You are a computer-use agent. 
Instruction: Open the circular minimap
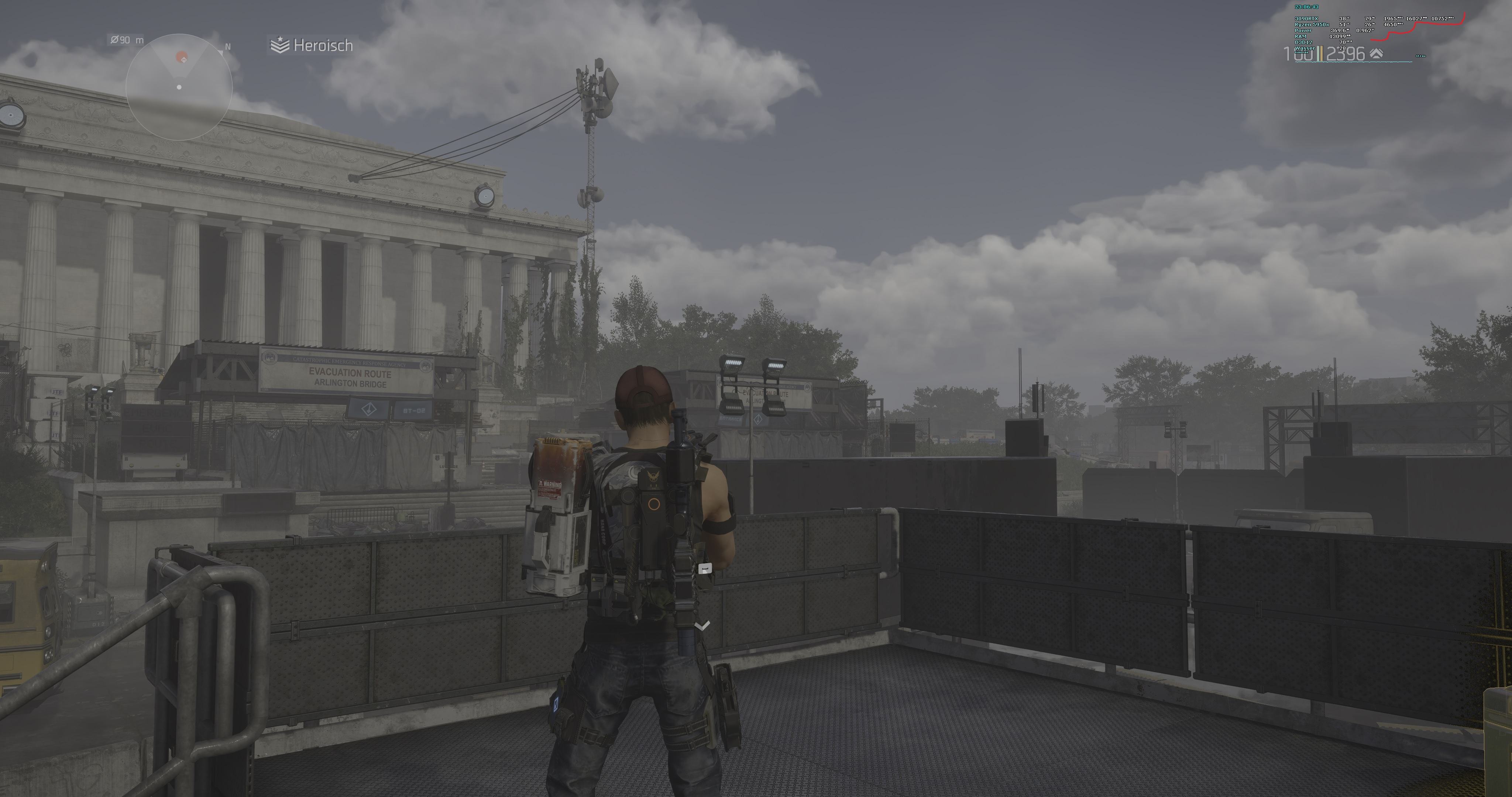click(179, 87)
